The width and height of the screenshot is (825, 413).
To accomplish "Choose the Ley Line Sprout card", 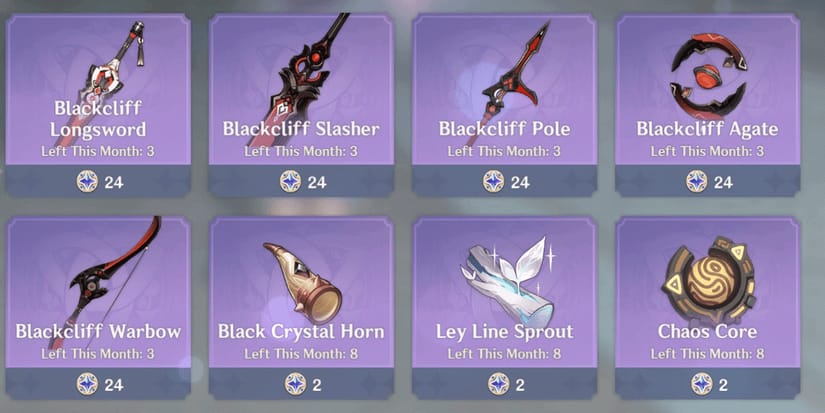I will click(x=504, y=298).
